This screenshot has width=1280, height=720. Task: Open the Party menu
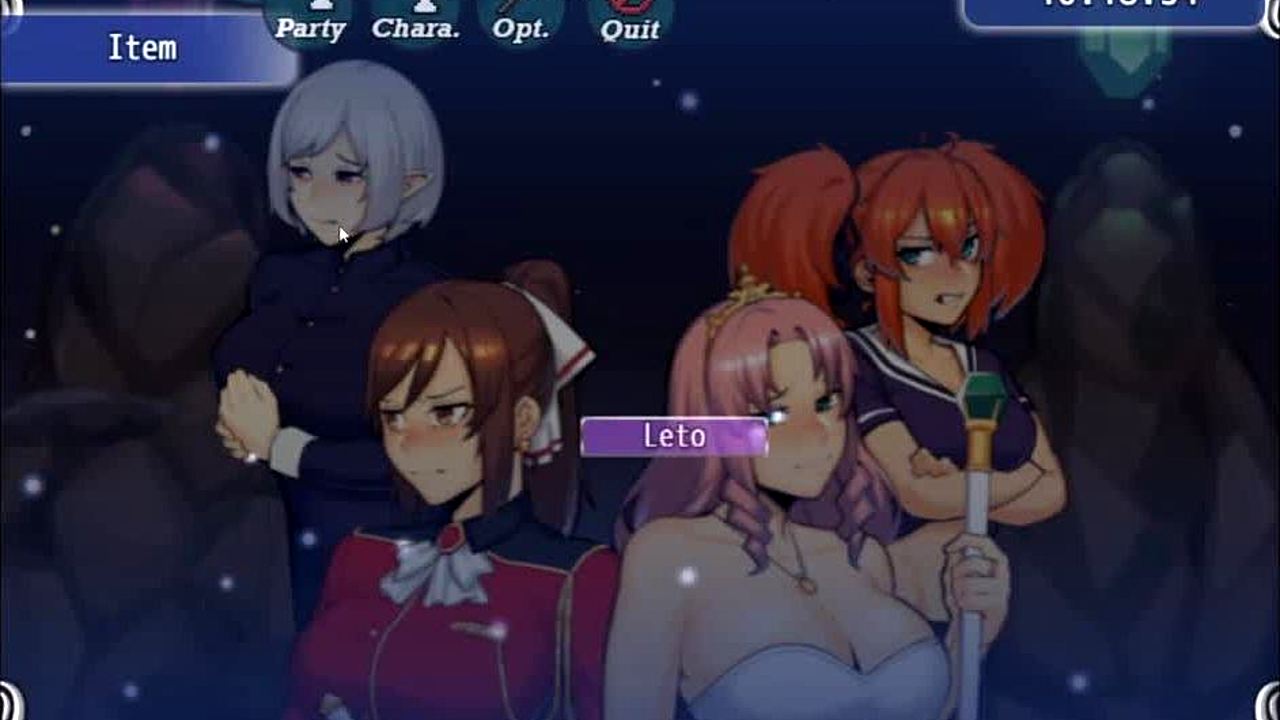pos(310,24)
